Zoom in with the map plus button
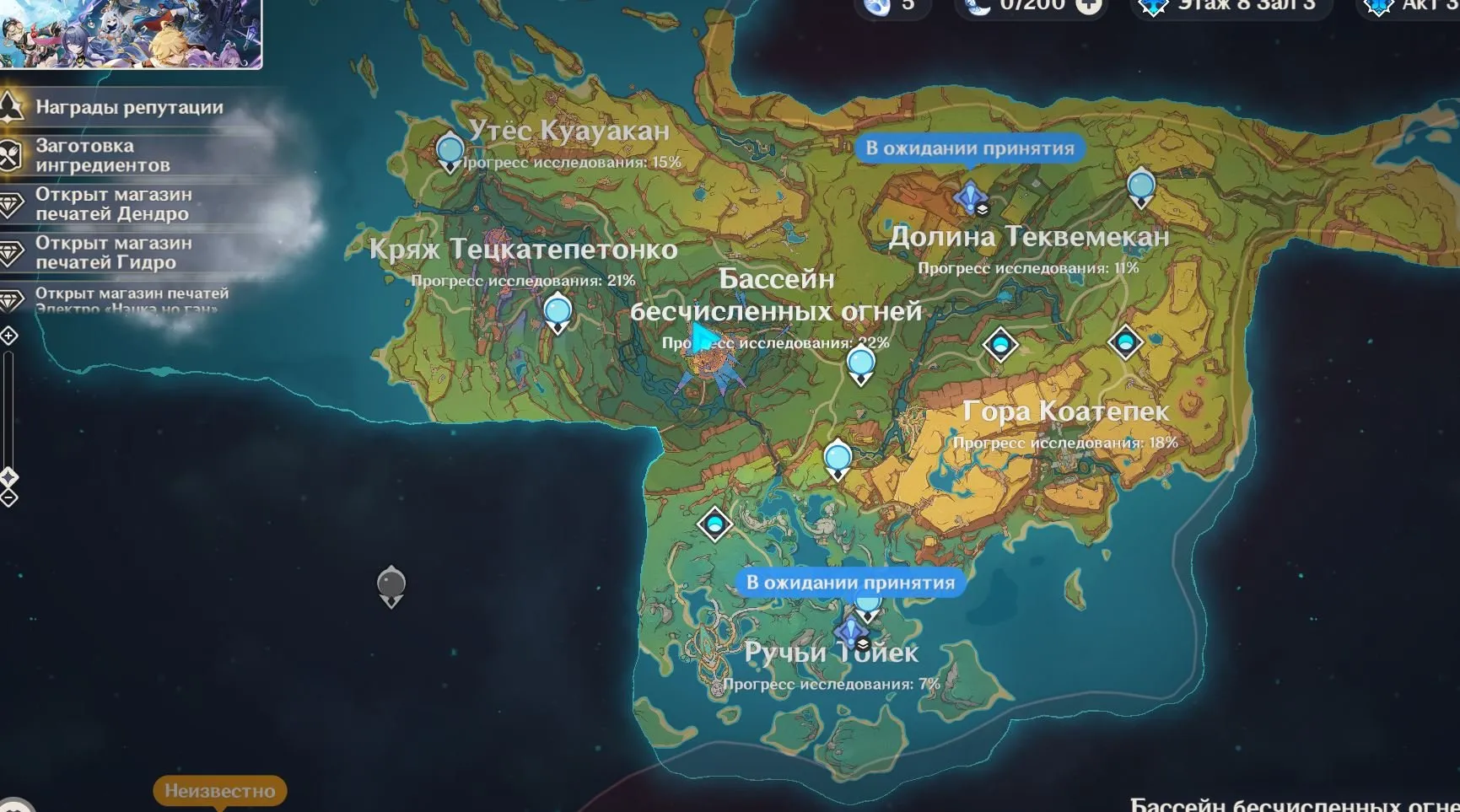Viewport: 1460px width, 812px height. [x=8, y=336]
